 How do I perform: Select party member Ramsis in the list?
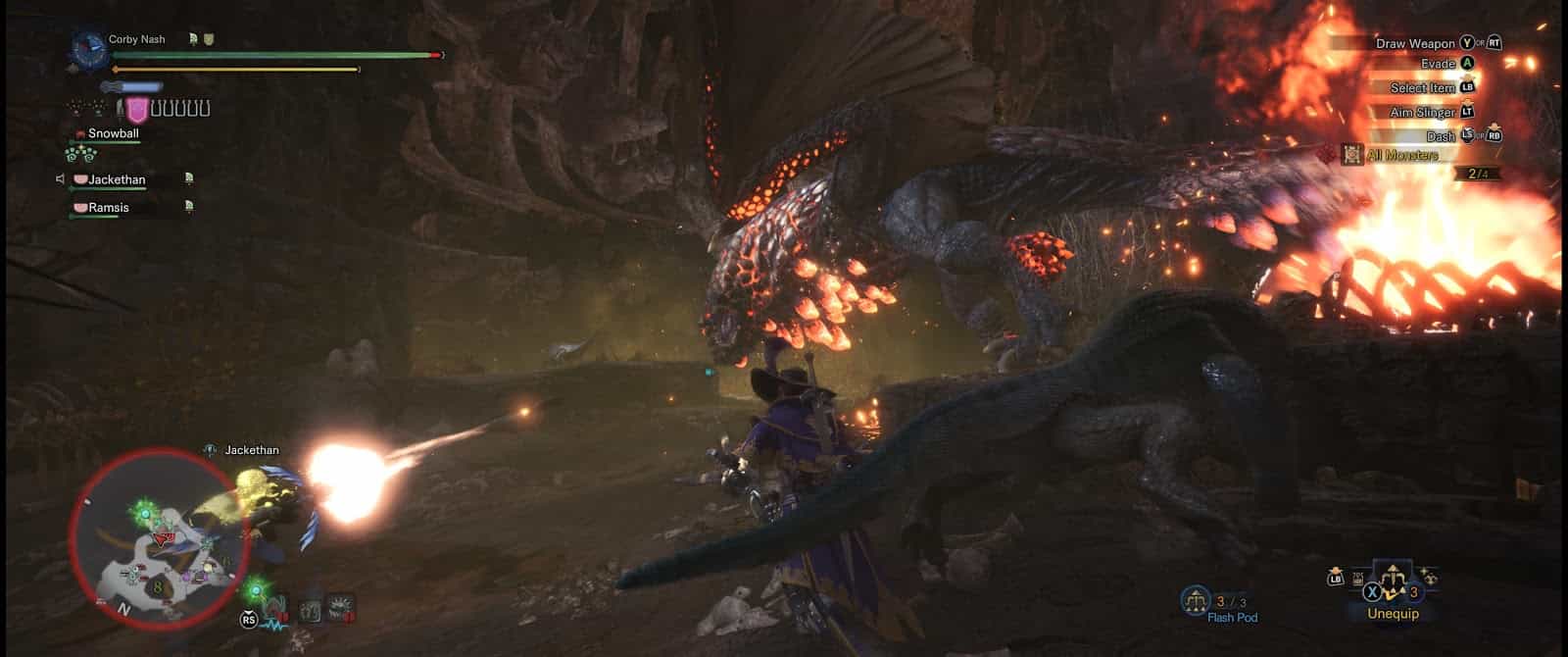(x=108, y=208)
